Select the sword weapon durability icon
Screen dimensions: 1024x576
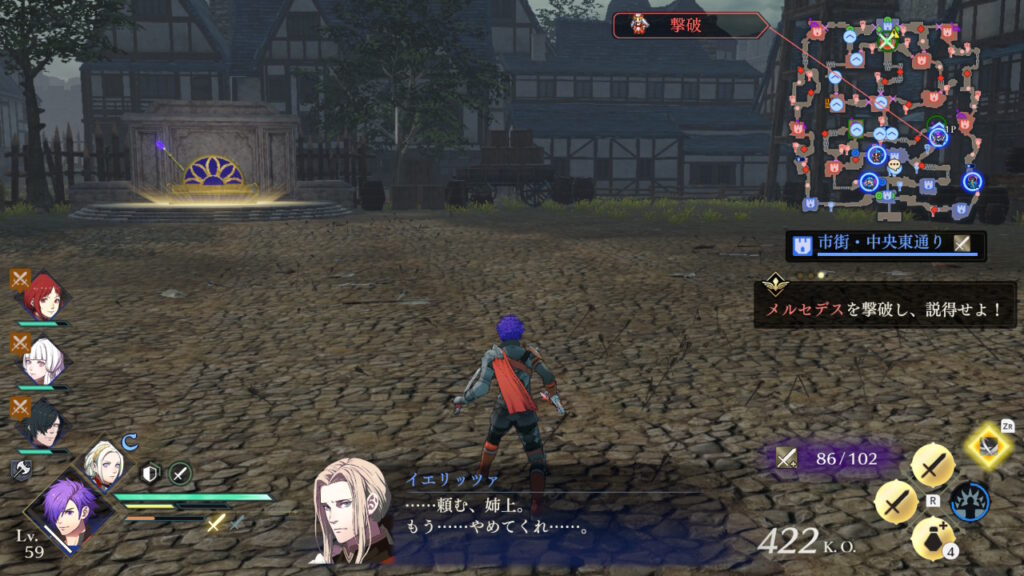tap(787, 458)
